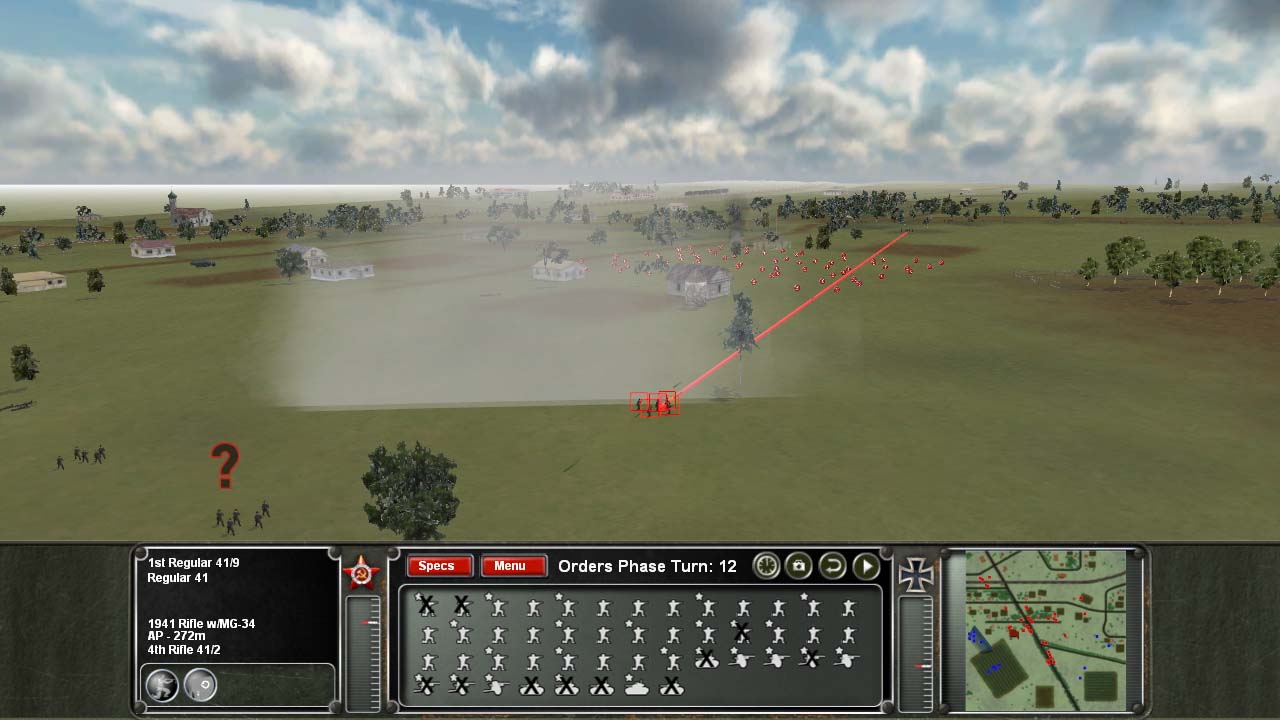Click the soldier stance icon in unit panel
The width and height of the screenshot is (1280, 720).
coord(162,685)
